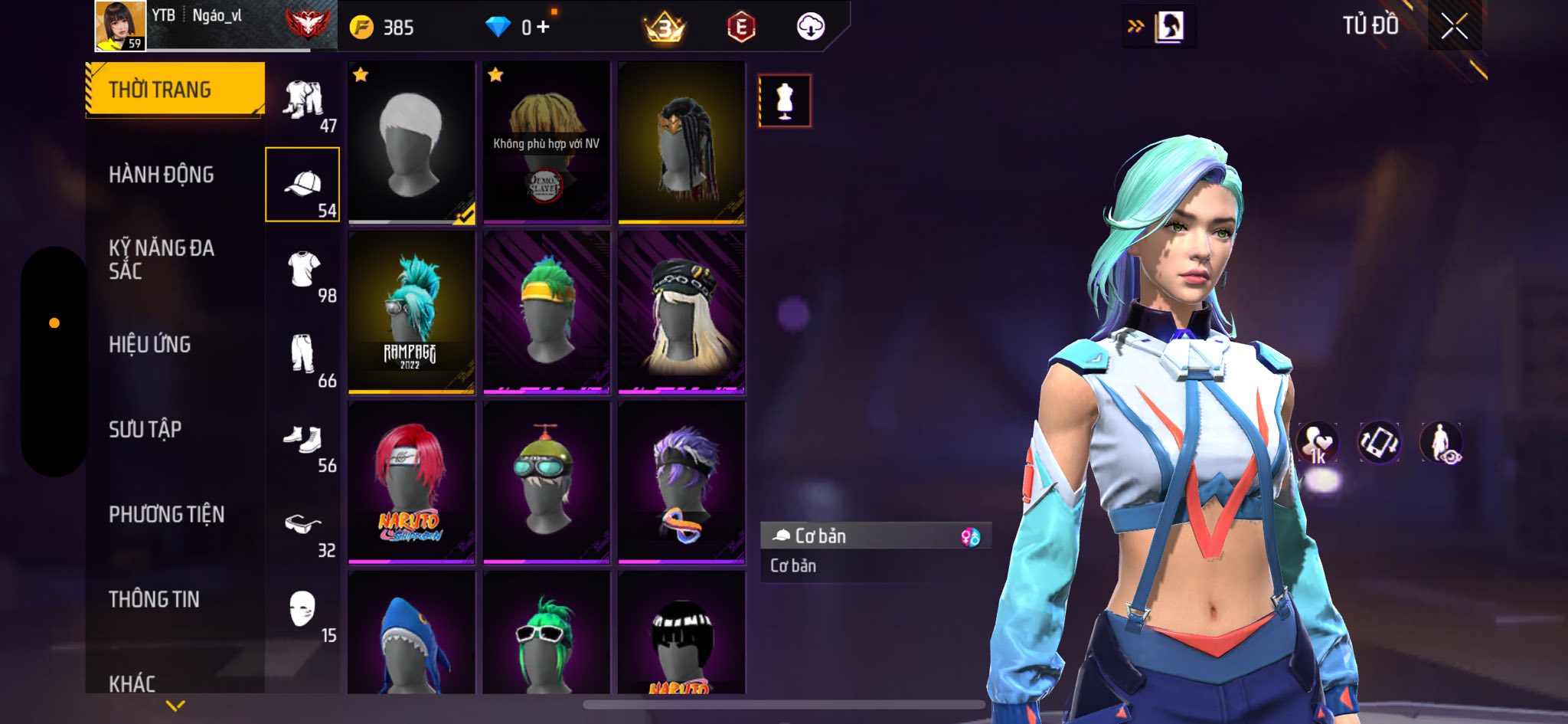Open the face mask category
Image resolution: width=1568 pixels, height=724 pixels.
(x=303, y=611)
